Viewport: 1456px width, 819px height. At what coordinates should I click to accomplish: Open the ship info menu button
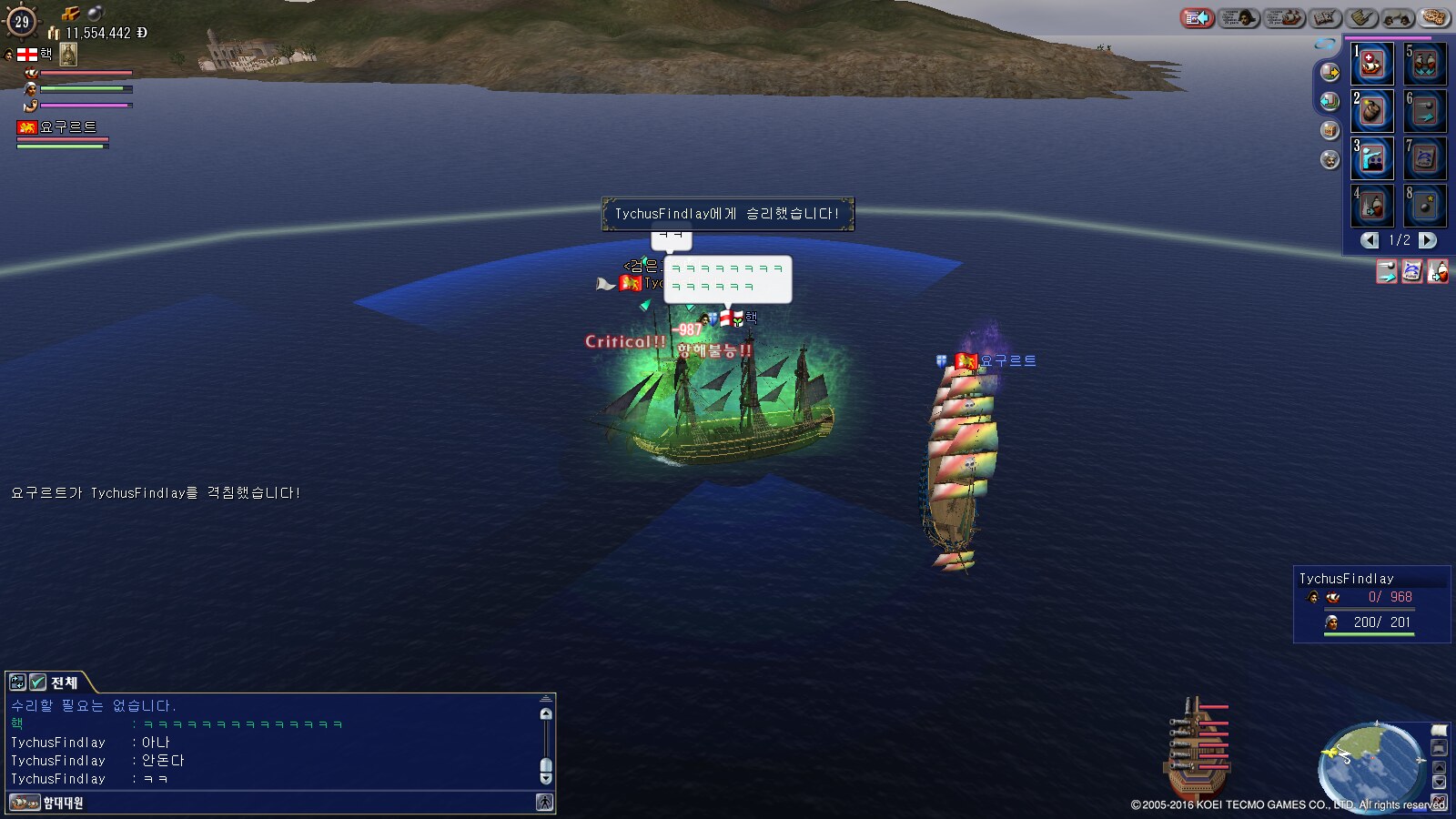(1284, 17)
